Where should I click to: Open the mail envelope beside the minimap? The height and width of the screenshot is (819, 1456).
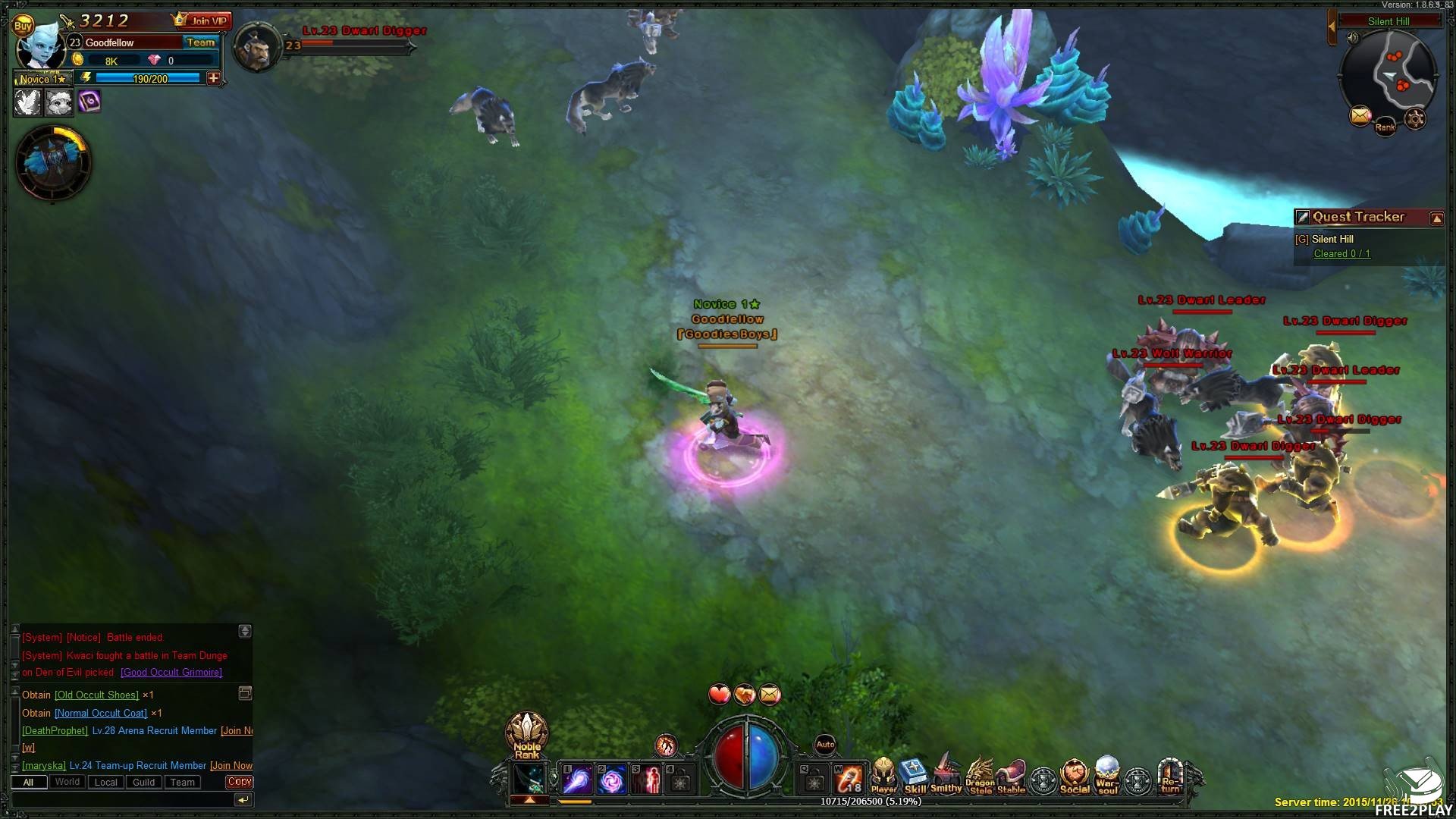(1360, 116)
